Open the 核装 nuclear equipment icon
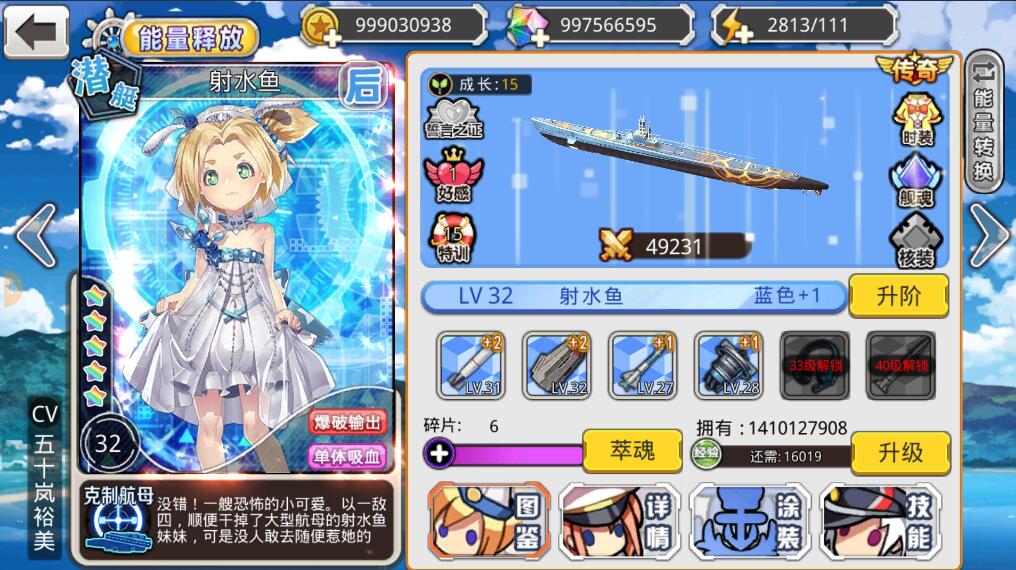This screenshot has width=1016, height=570. tap(916, 241)
